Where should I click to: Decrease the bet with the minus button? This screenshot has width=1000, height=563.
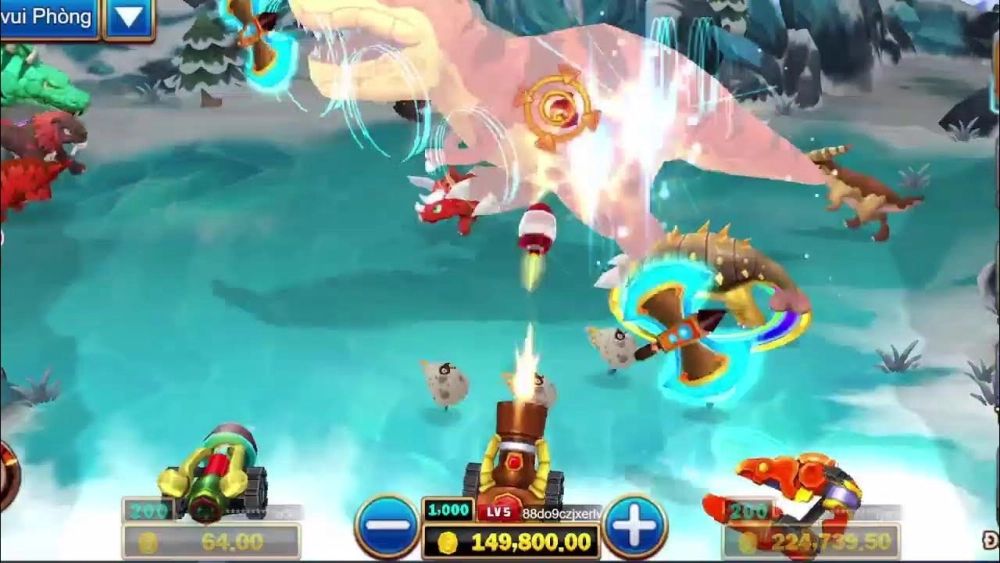(387, 526)
